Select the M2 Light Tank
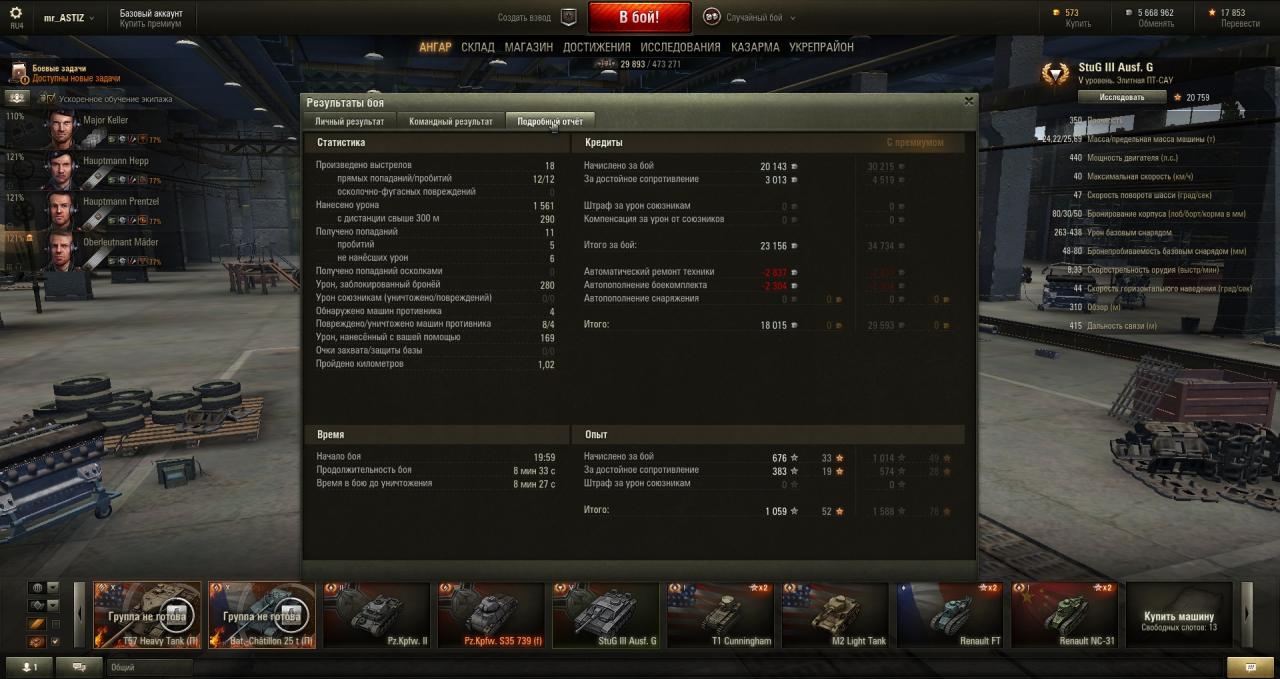 [x=835, y=616]
